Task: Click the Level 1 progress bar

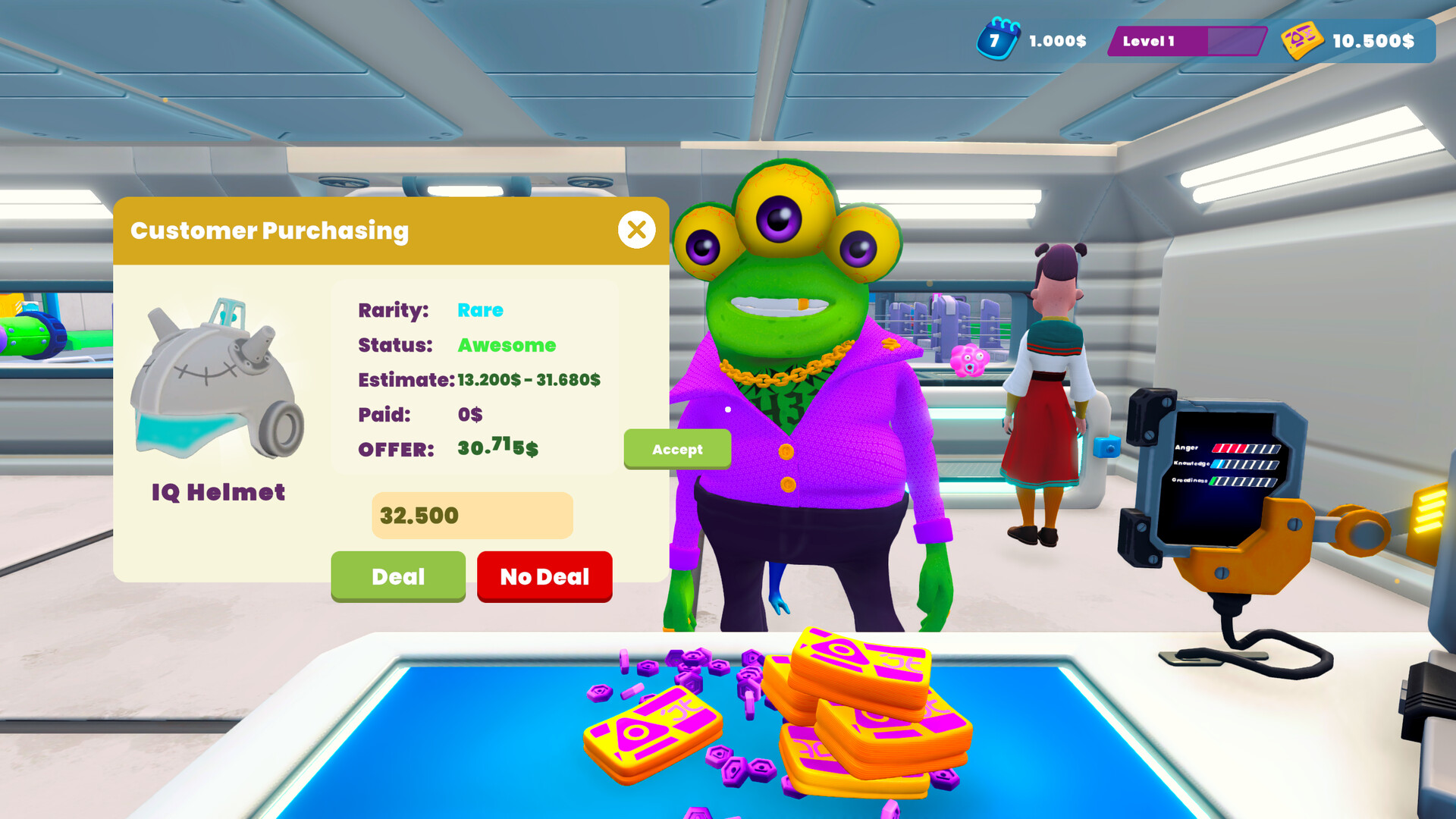Action: click(1188, 42)
